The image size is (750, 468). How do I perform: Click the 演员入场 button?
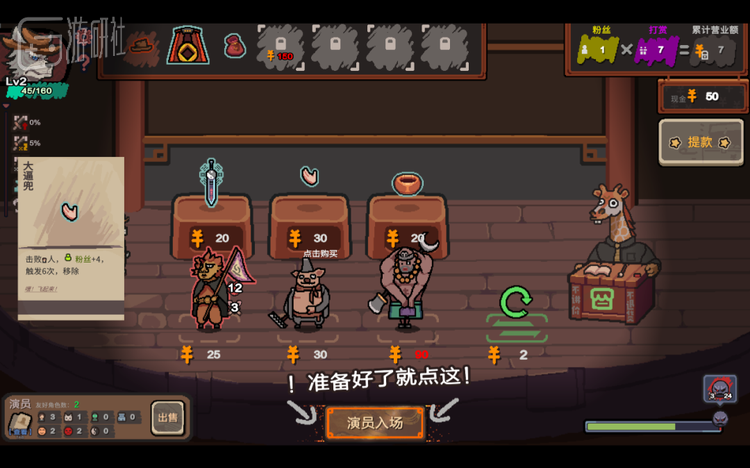pos(375,423)
